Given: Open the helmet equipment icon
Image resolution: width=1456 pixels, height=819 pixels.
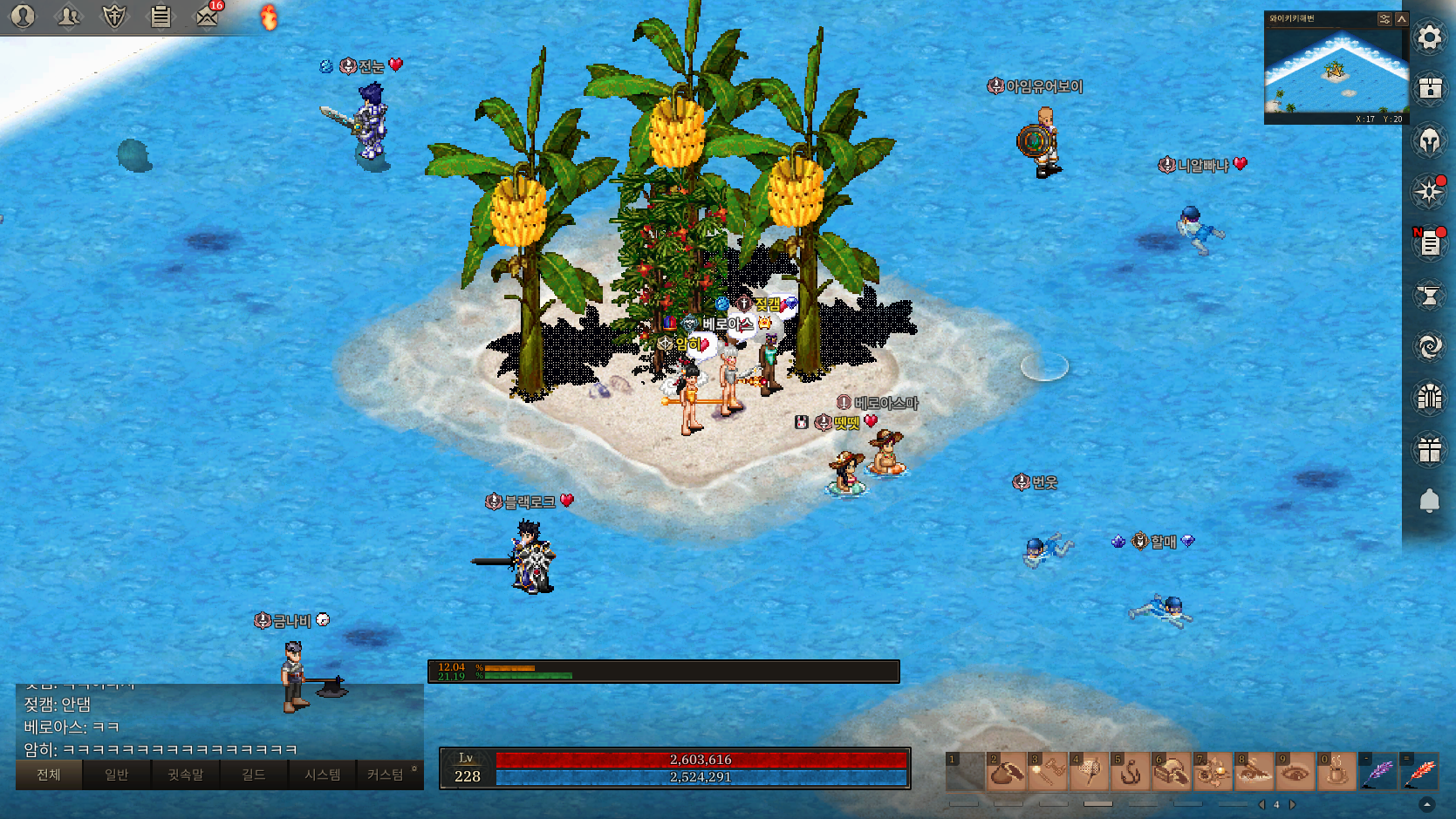Looking at the screenshot, I should click(1429, 140).
